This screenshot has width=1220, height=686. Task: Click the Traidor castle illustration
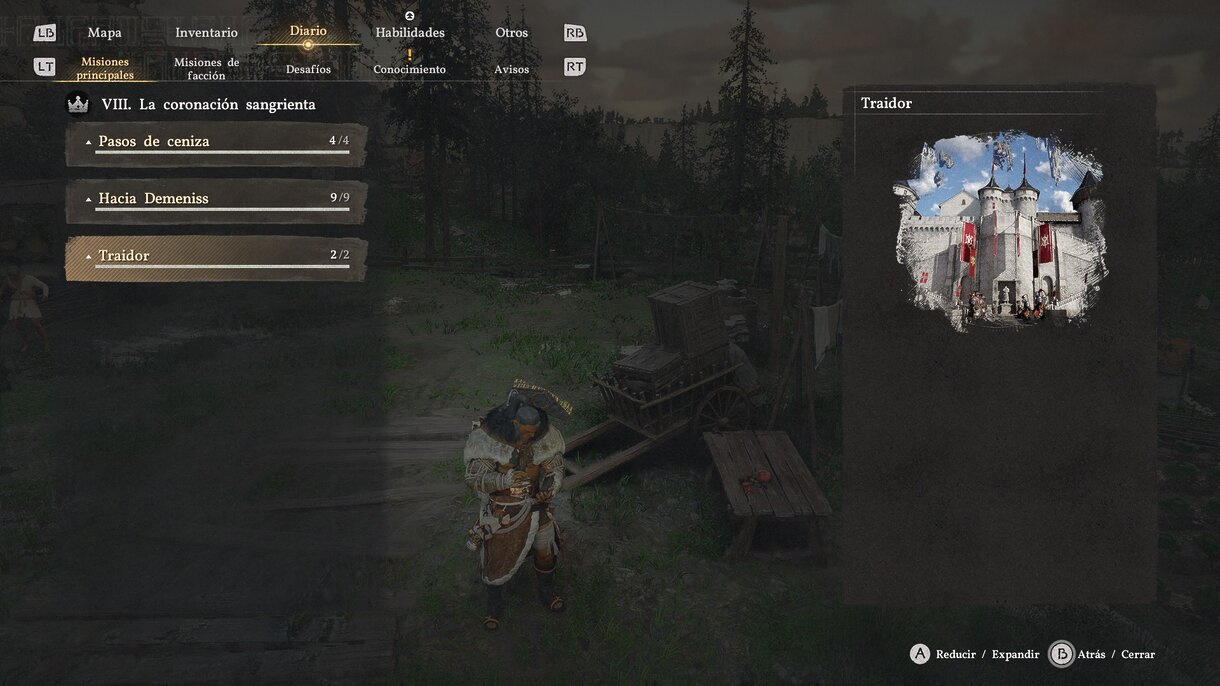[1000, 230]
